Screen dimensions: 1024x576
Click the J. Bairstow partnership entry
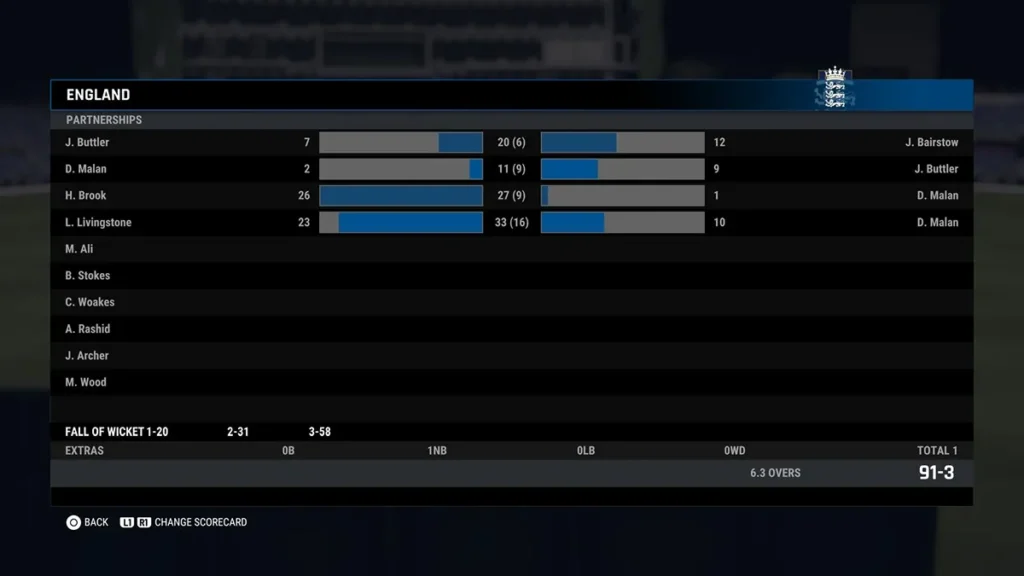[931, 143]
